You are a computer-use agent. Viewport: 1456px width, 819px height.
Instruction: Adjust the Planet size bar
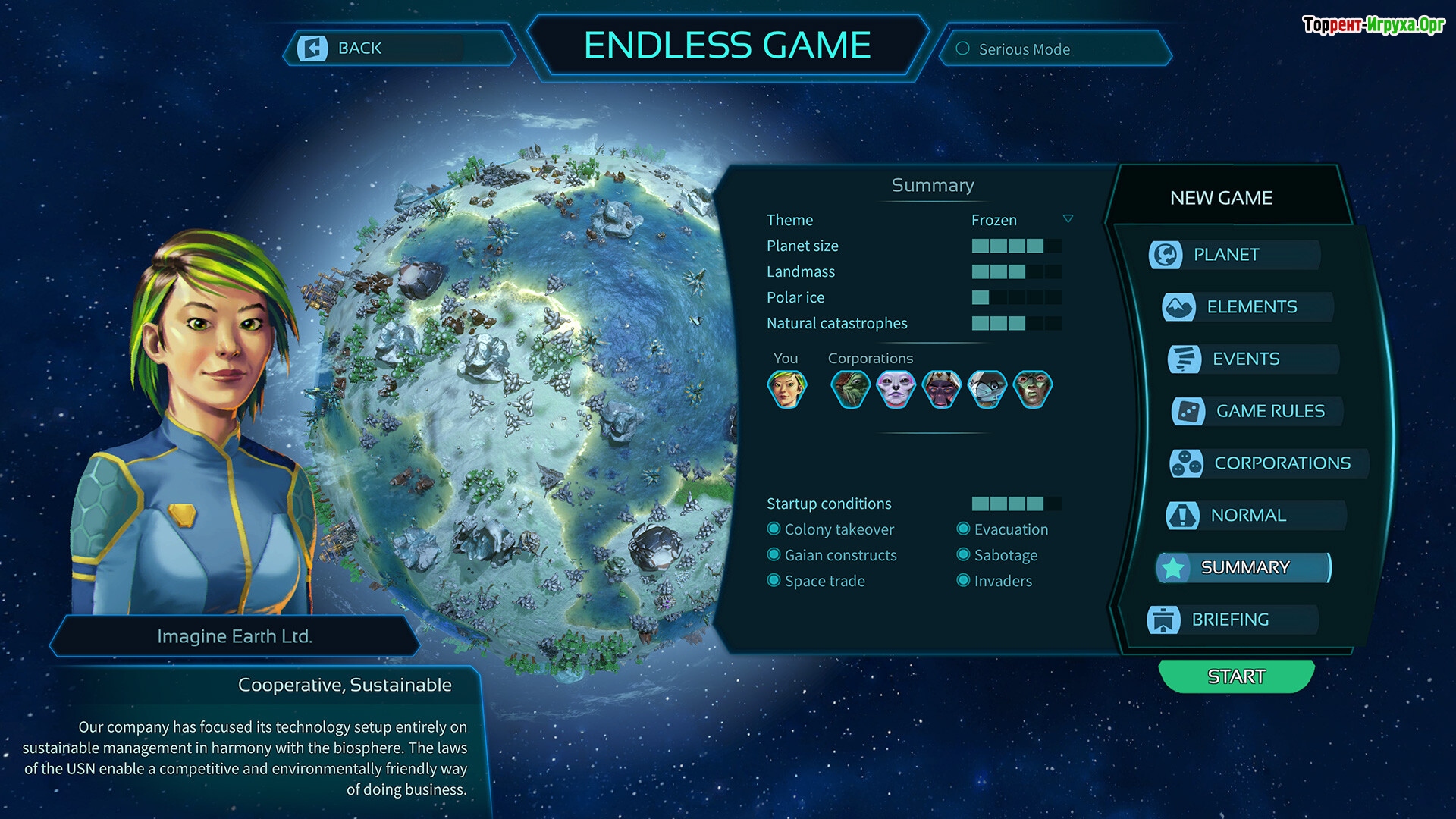coord(1016,246)
